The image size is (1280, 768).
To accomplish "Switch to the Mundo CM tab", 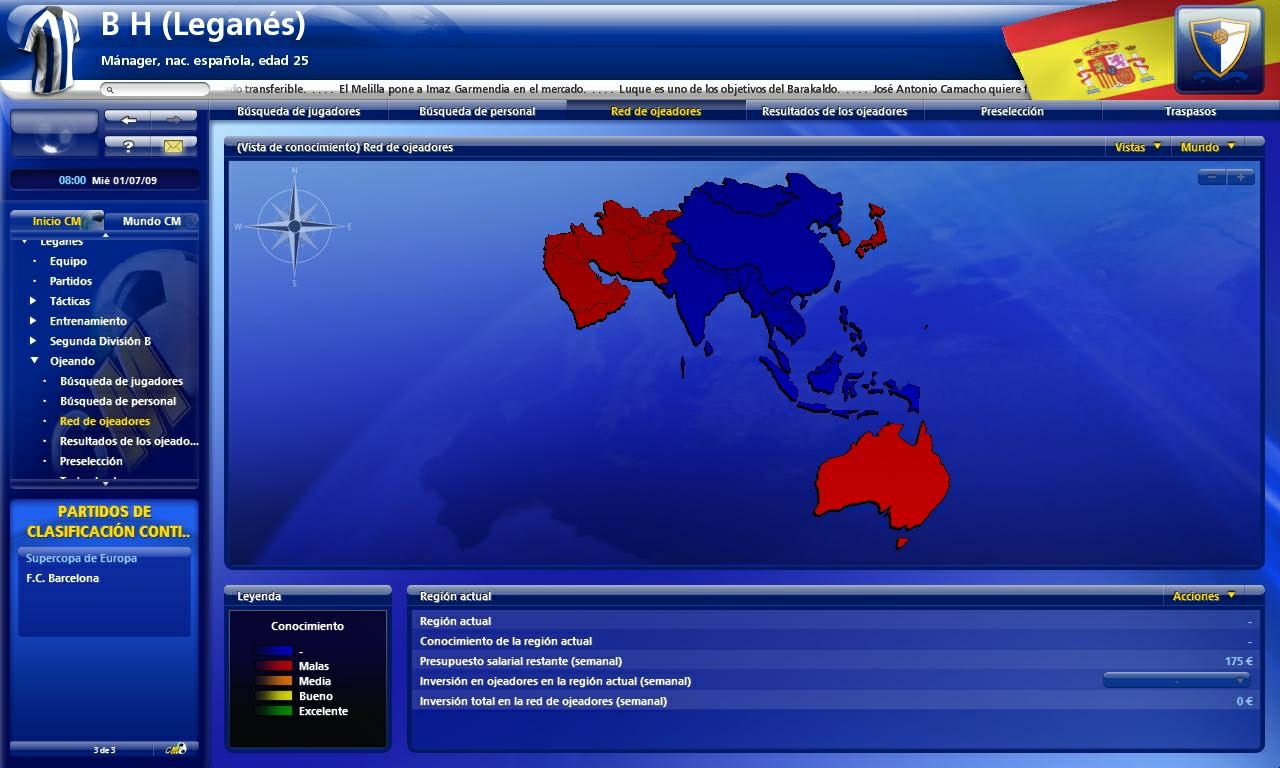I will 152,220.
